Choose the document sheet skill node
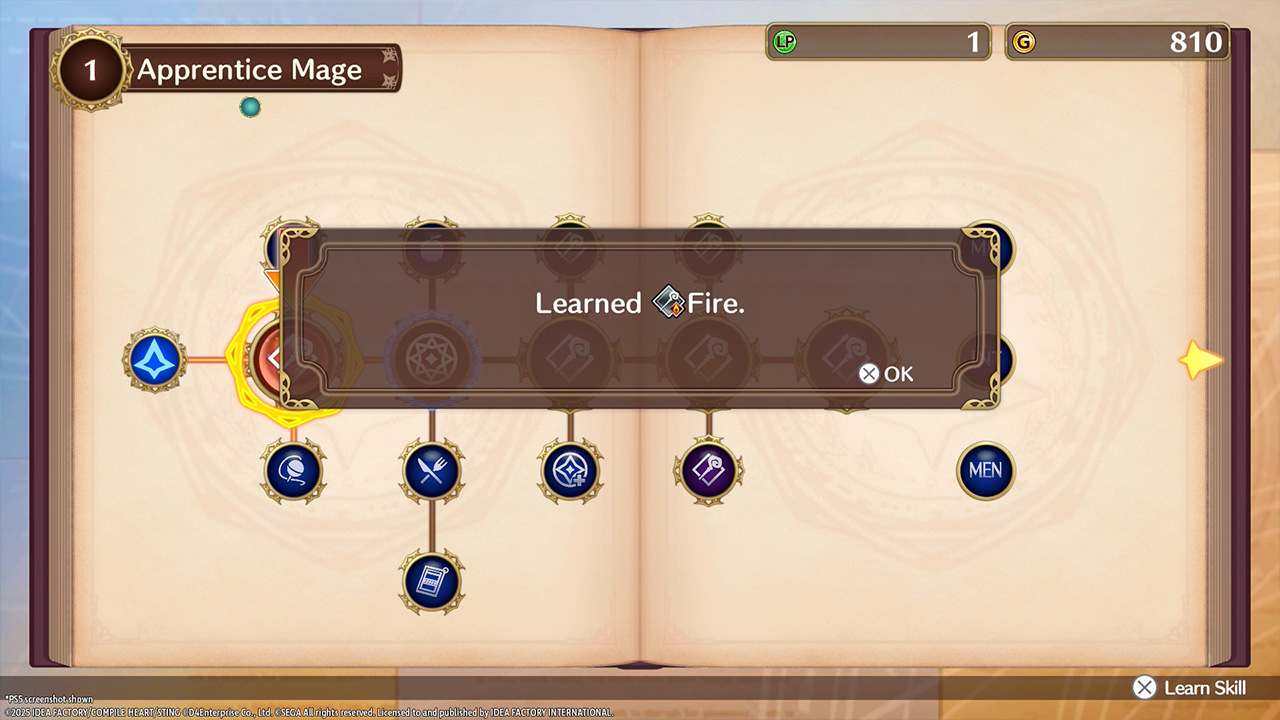This screenshot has width=1280, height=720. (x=432, y=581)
